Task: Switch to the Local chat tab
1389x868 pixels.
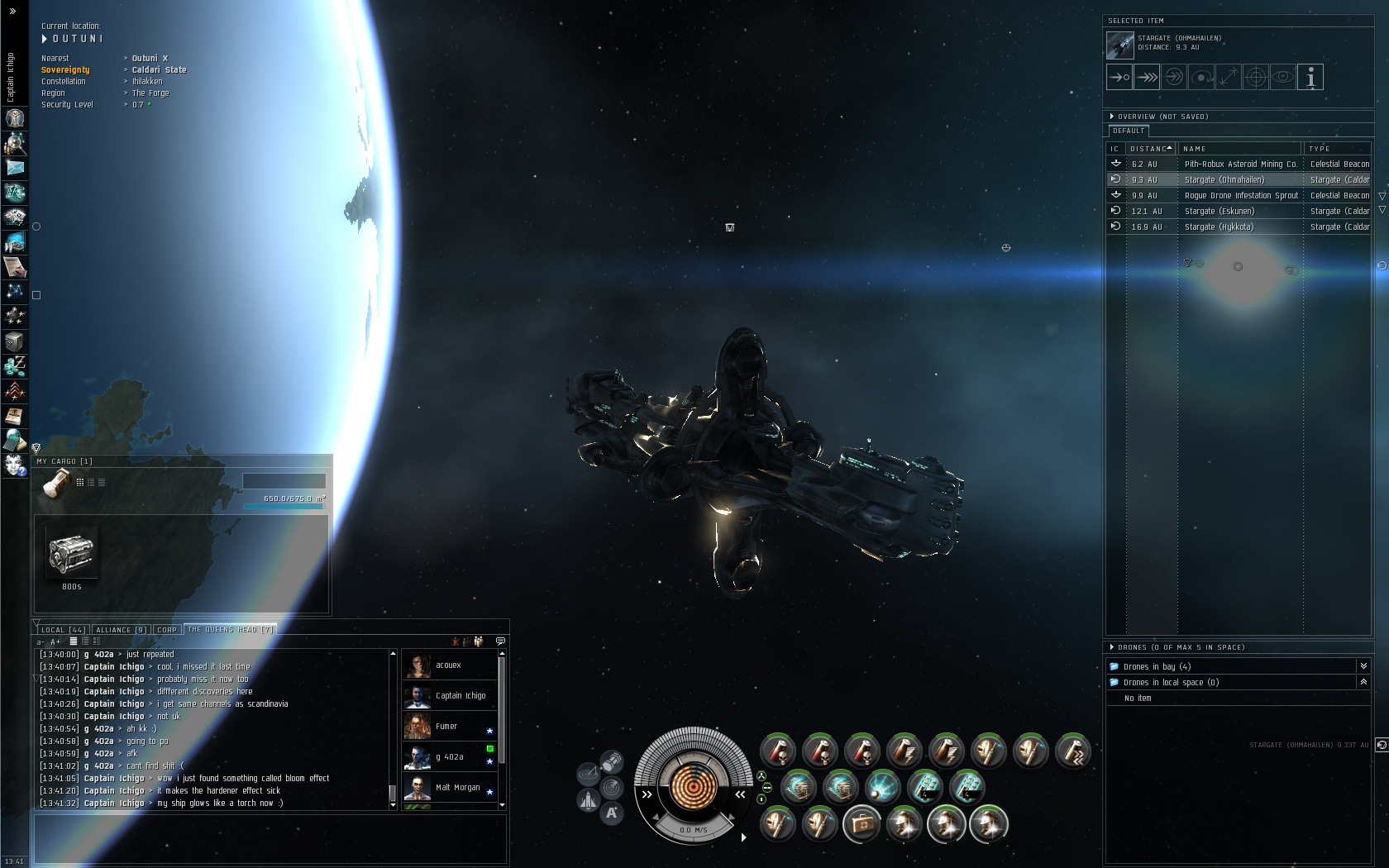Action: click(63, 630)
